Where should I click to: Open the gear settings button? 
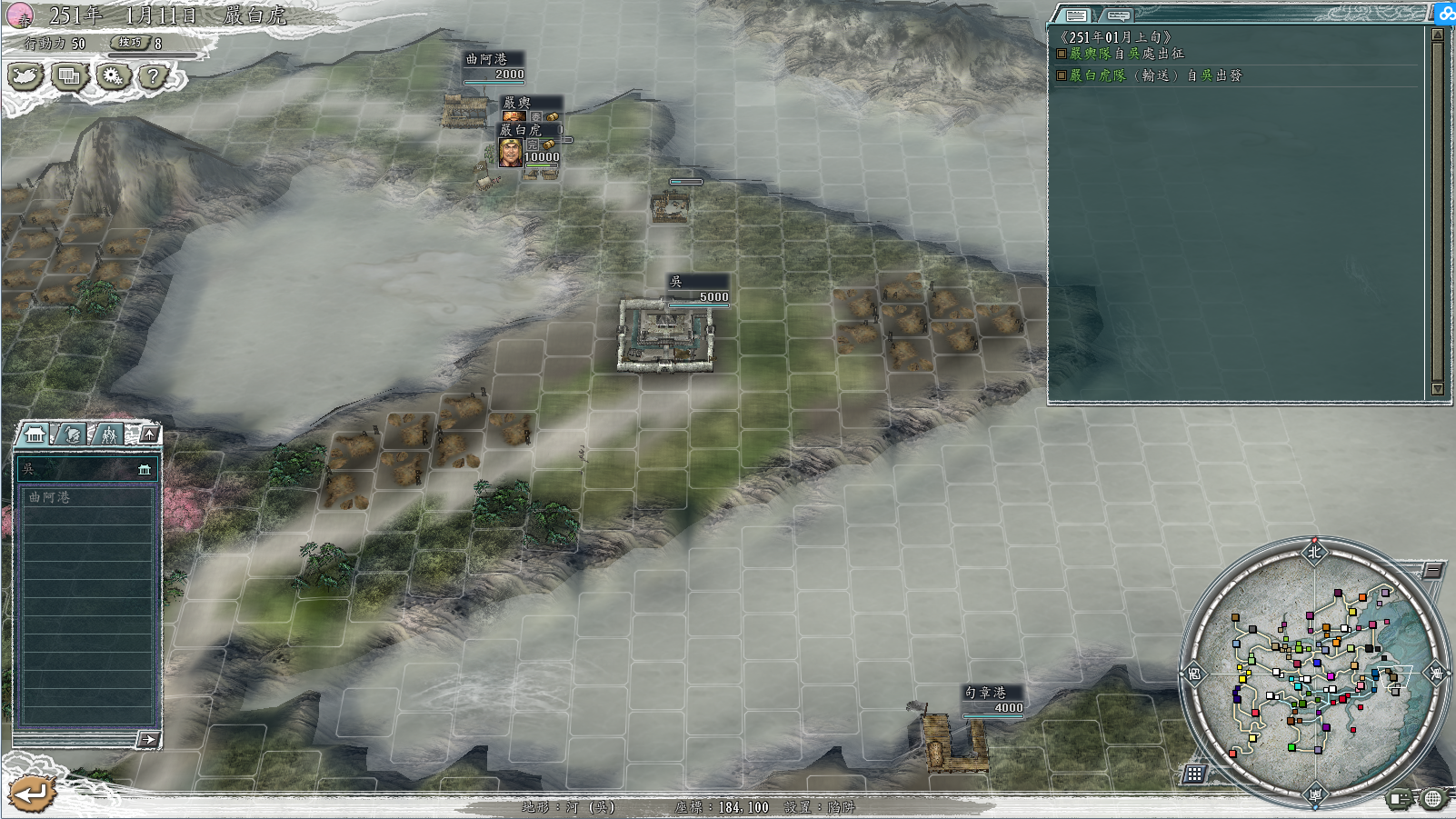coord(112,76)
